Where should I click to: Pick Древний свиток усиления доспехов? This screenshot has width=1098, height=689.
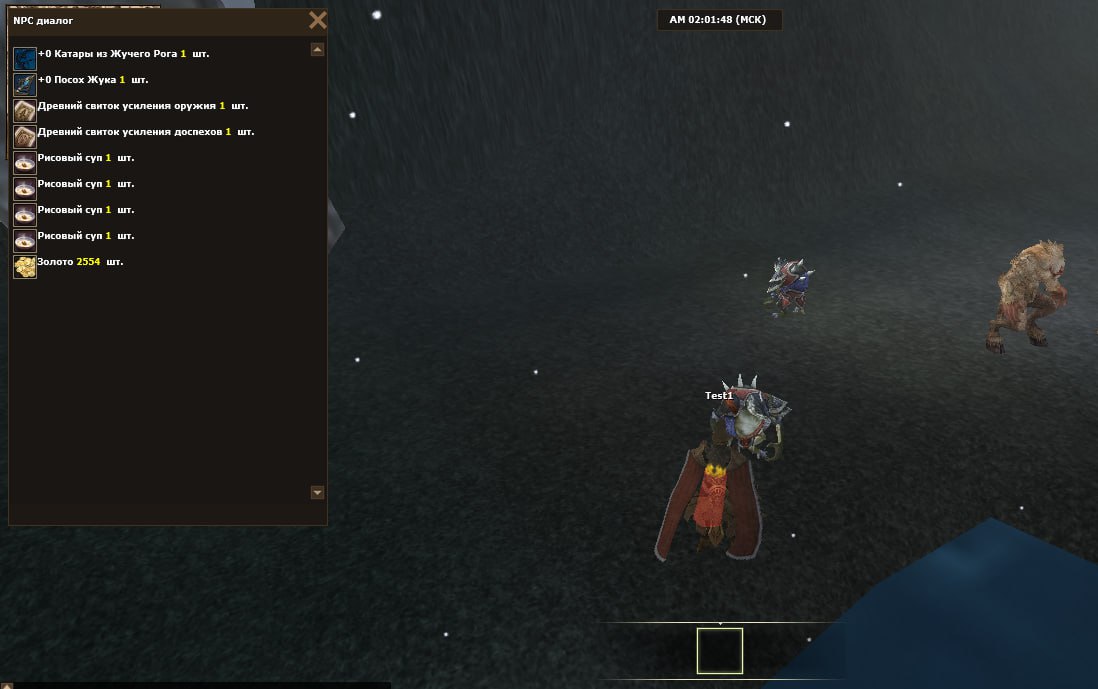tap(145, 132)
